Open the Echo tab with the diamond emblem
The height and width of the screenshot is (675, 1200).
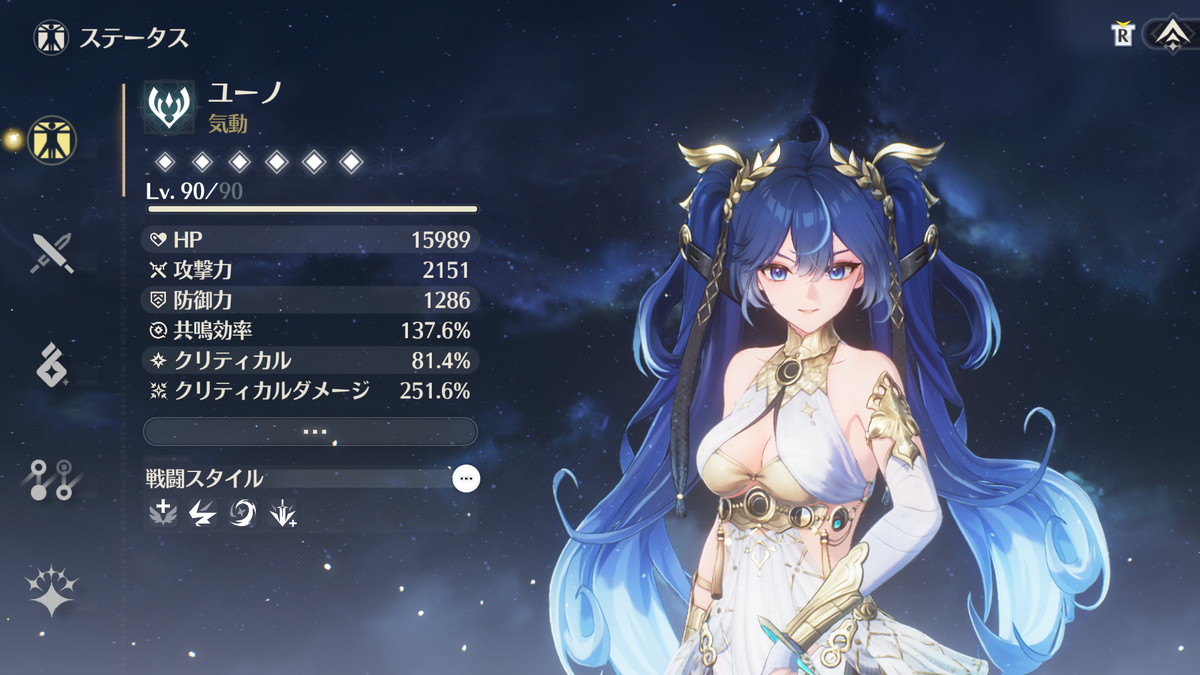pos(52,364)
